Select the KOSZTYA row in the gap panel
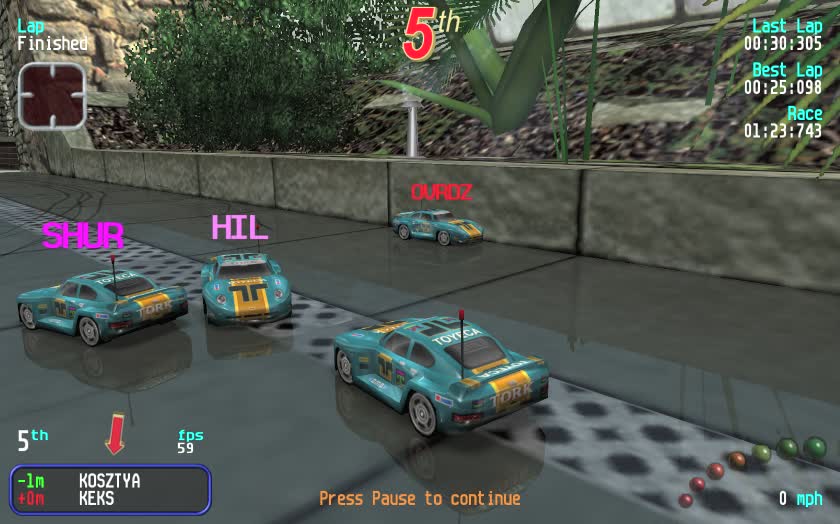 (109, 481)
